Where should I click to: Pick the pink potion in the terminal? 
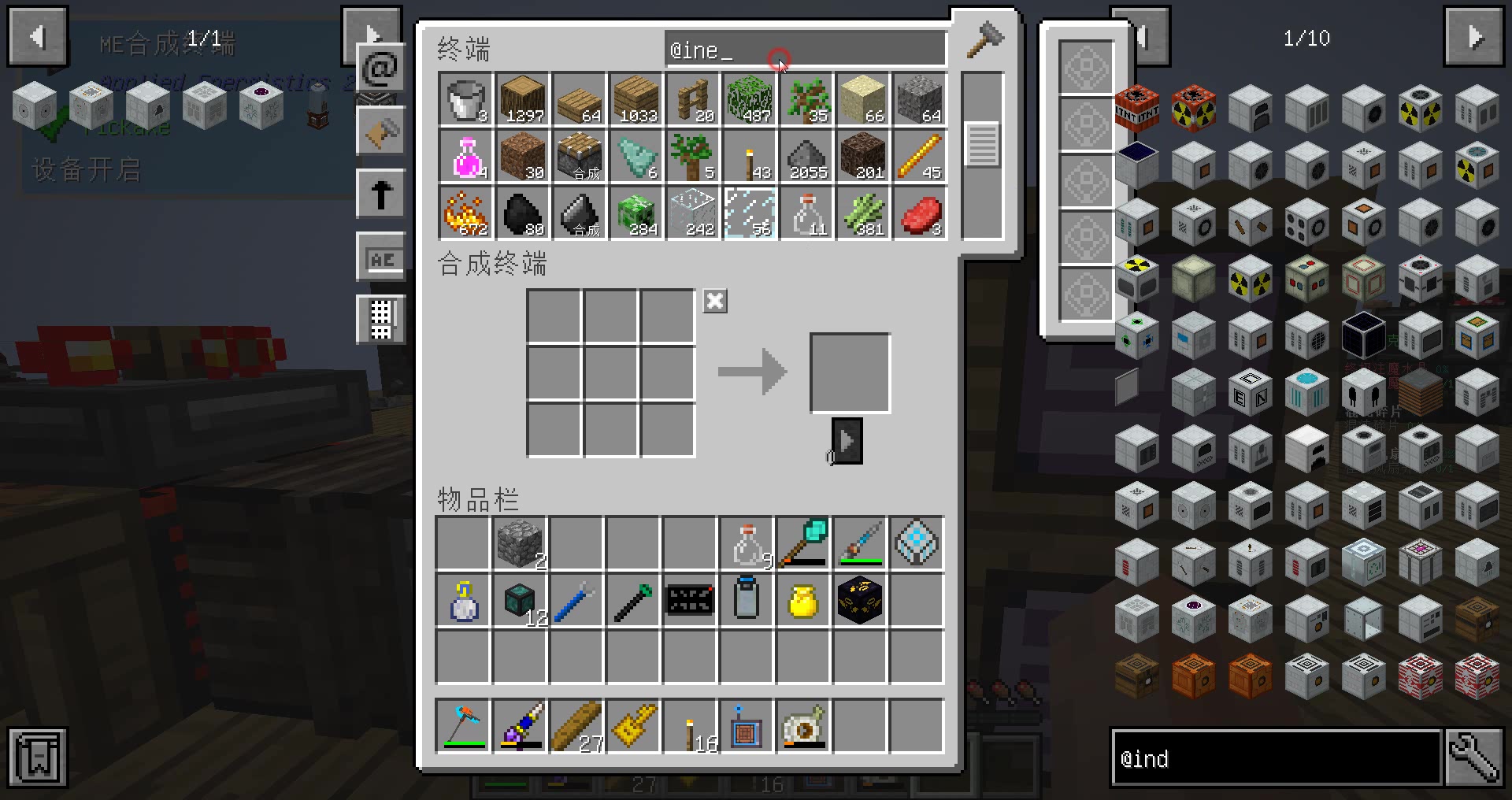pyautogui.click(x=466, y=157)
